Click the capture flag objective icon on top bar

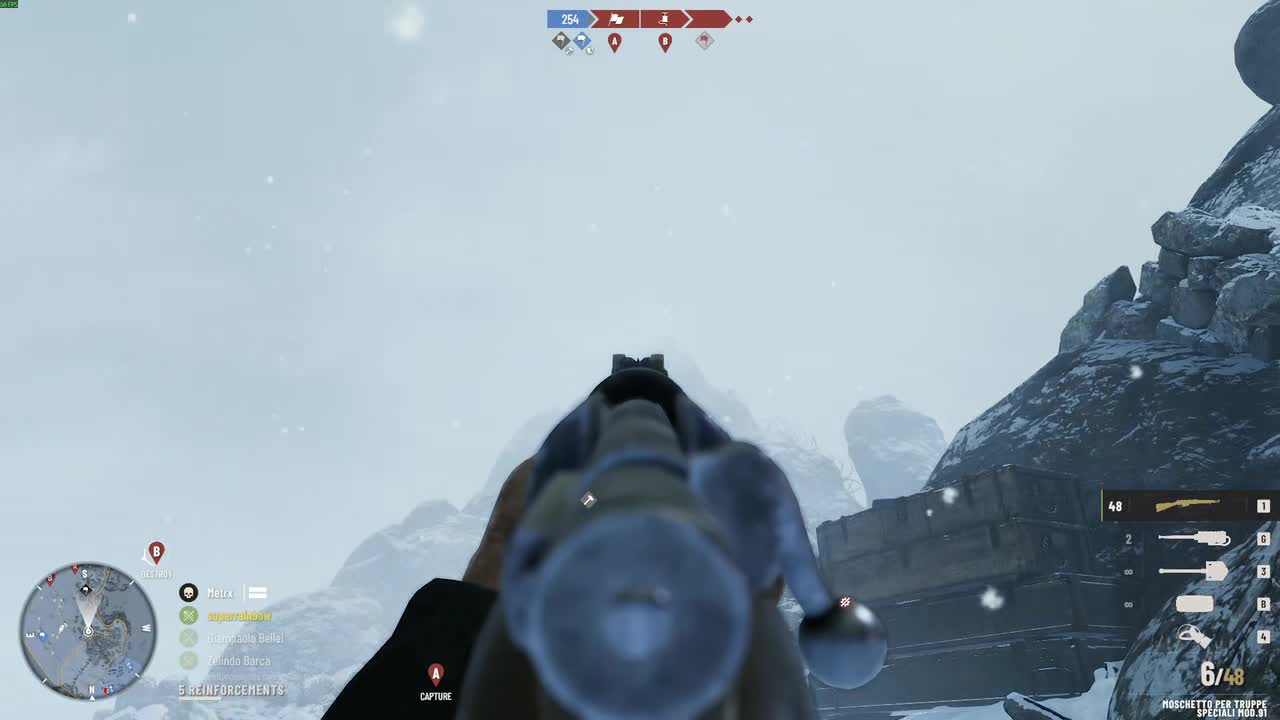click(x=614, y=19)
